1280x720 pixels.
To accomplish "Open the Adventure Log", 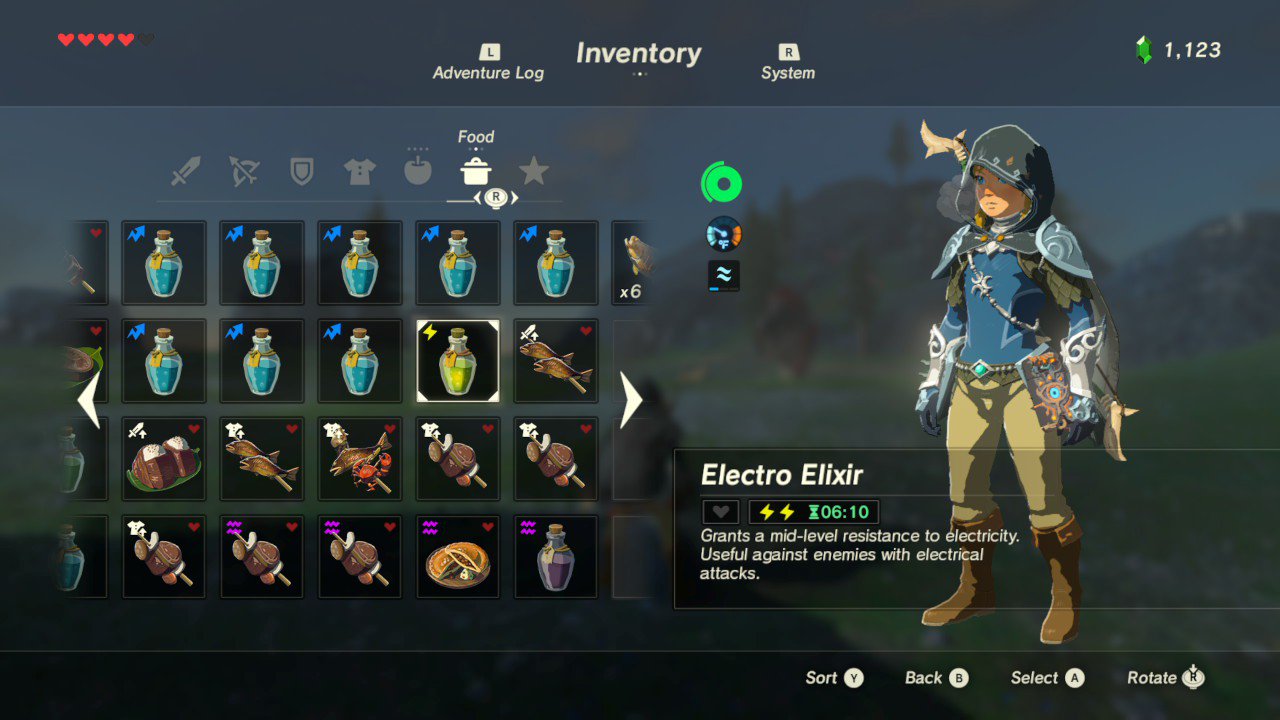I will click(x=488, y=62).
